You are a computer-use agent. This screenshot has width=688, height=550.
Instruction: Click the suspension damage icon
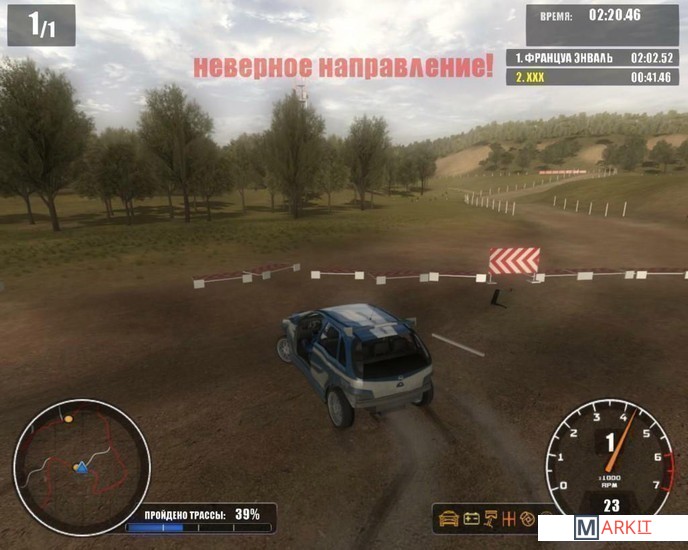click(x=492, y=519)
